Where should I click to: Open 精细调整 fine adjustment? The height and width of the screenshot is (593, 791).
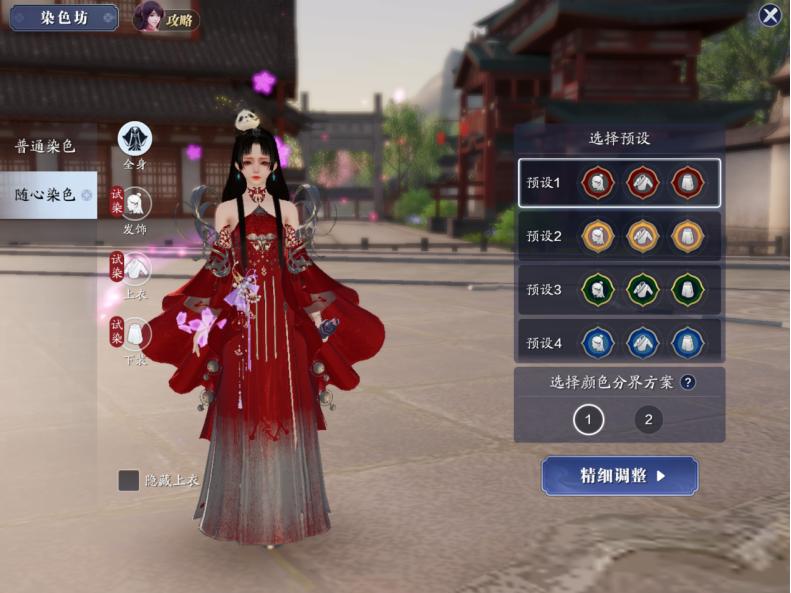click(620, 476)
